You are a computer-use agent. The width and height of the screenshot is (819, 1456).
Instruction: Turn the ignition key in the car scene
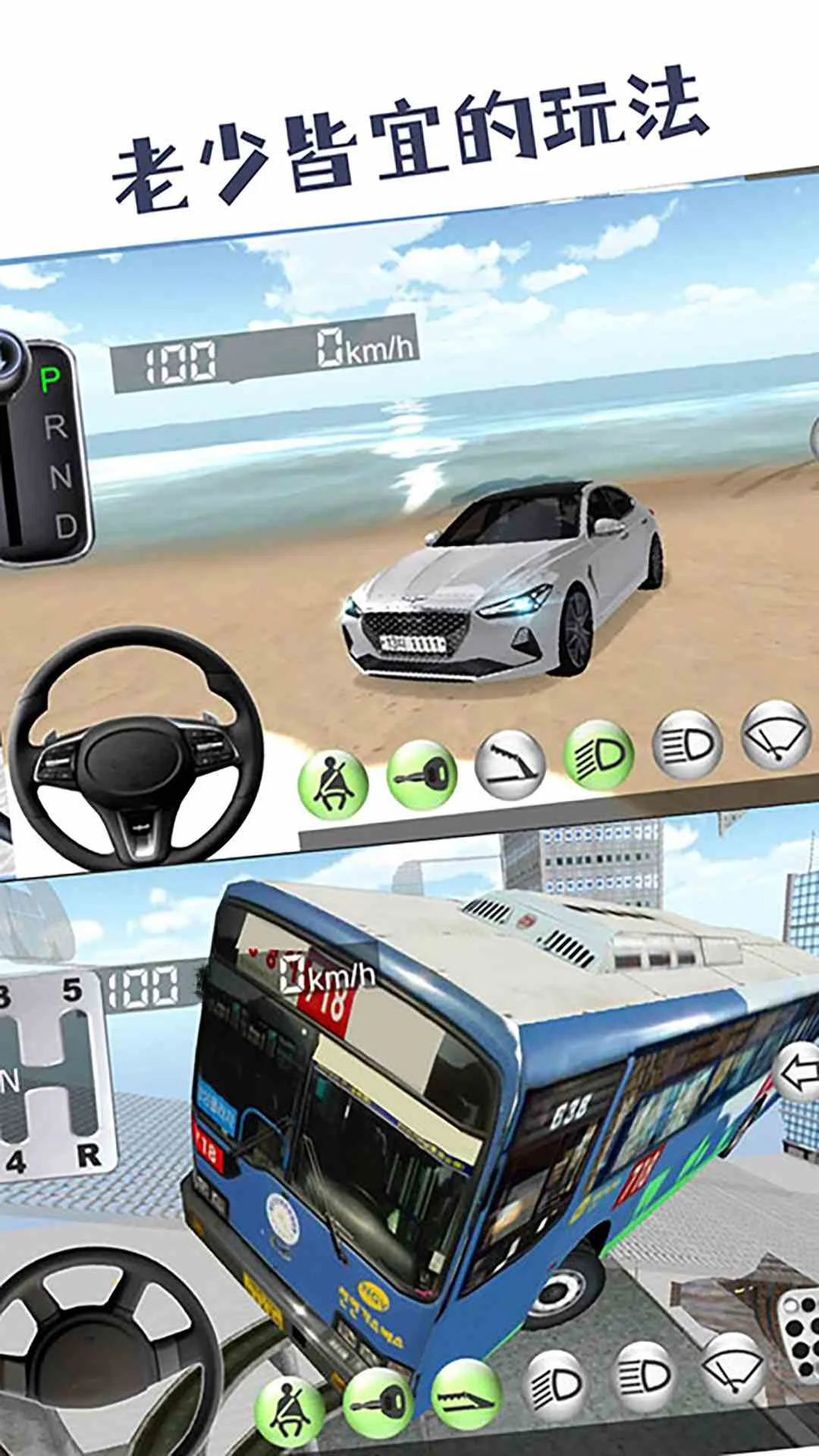click(x=422, y=774)
